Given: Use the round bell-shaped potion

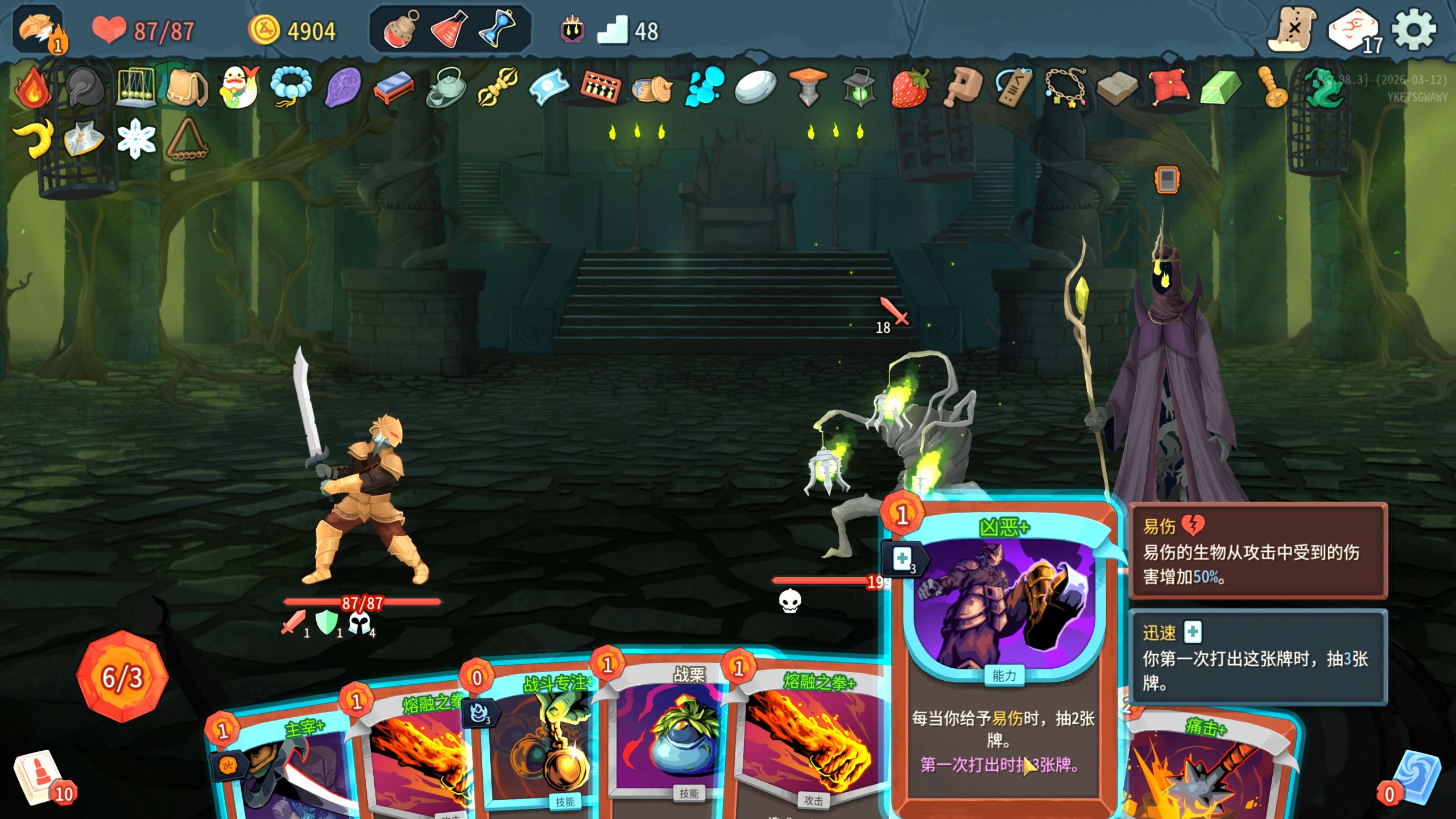Looking at the screenshot, I should [x=400, y=28].
